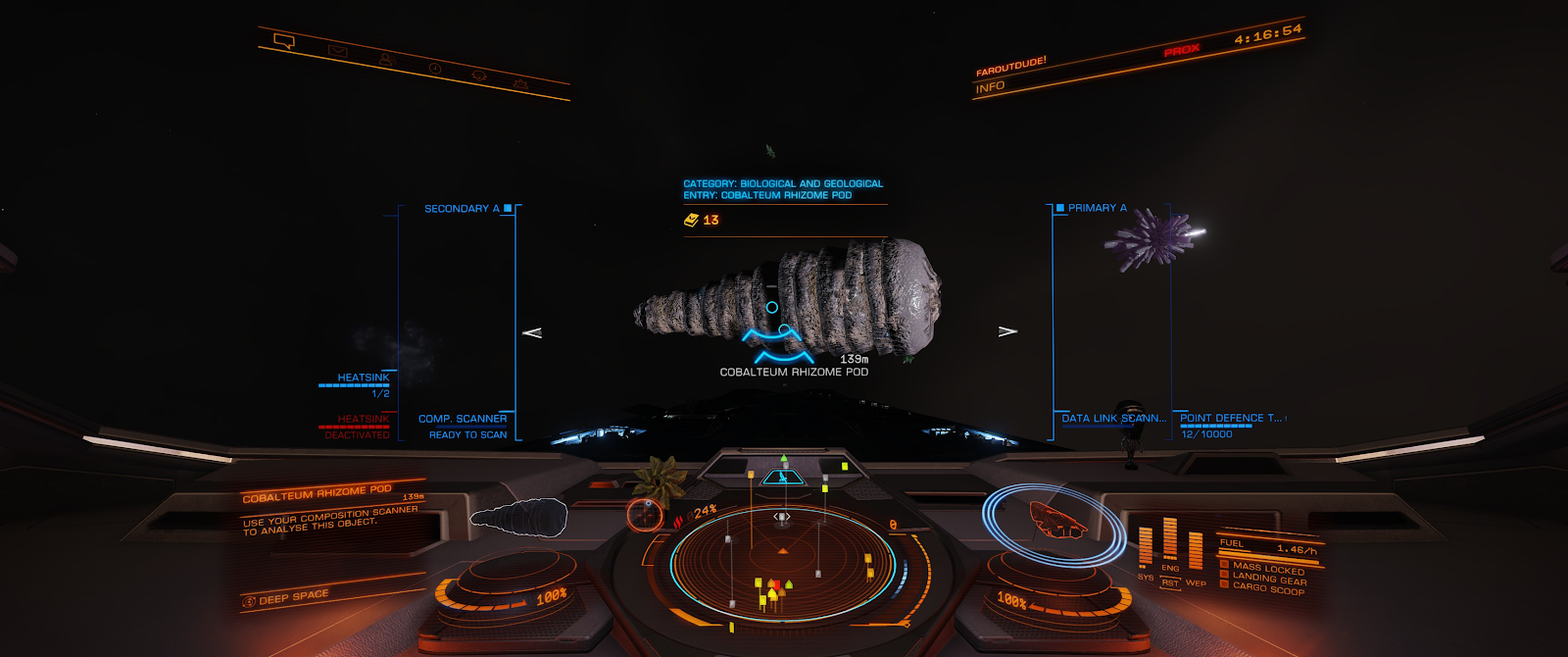Switch to the friends tab with two people

[x=386, y=60]
